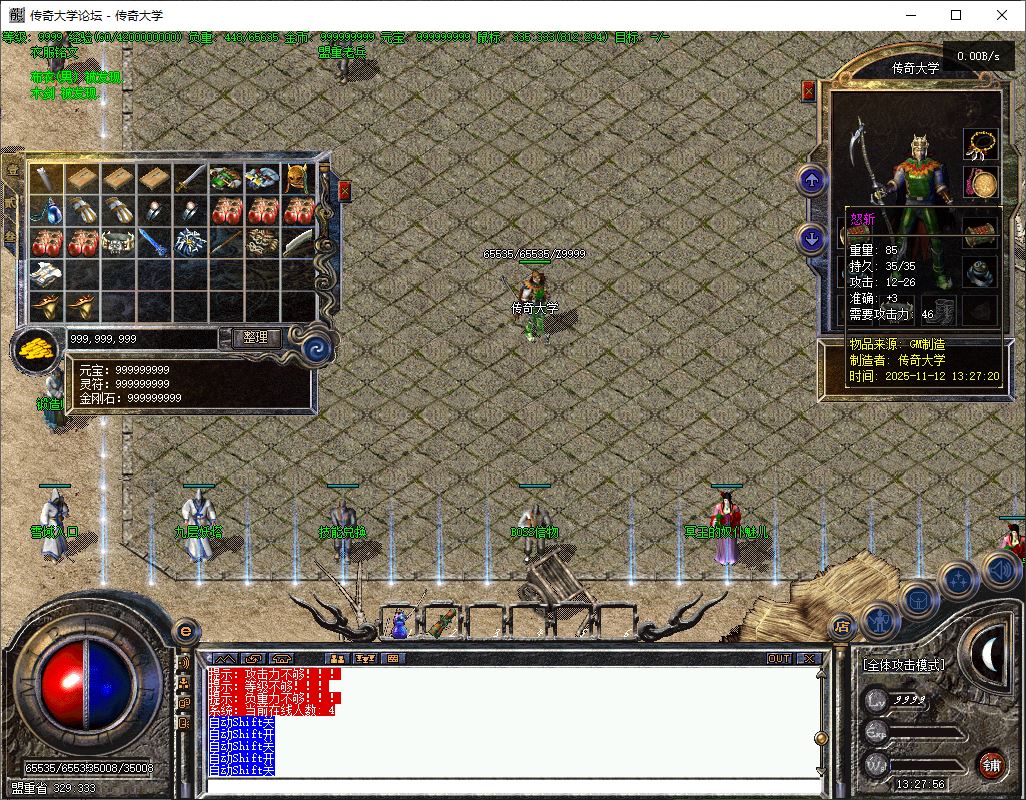The image size is (1026, 800).
Task: Close the character equipment panel
Action: coord(808,91)
